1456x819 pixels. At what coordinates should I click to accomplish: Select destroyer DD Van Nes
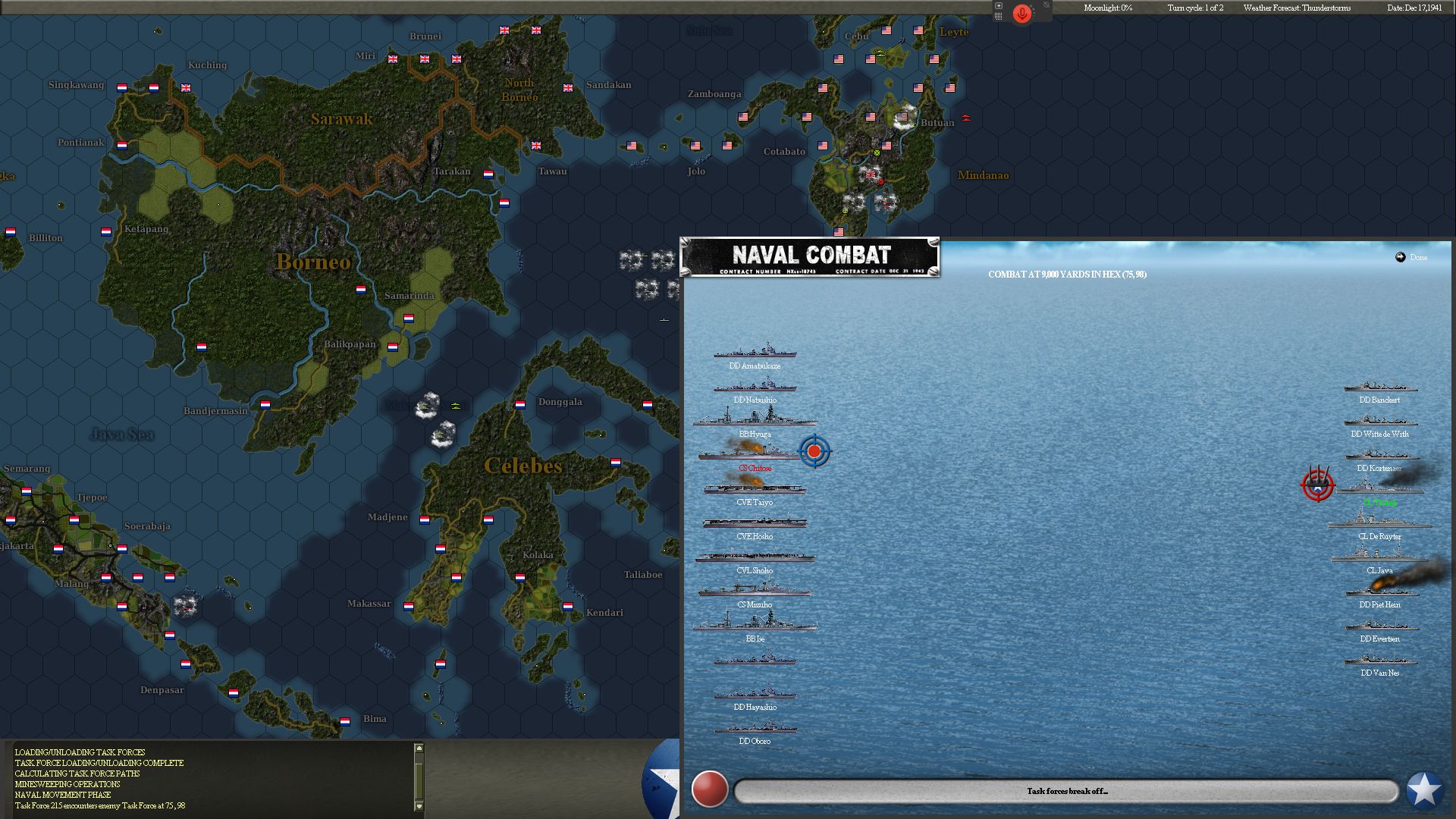pos(1379,660)
